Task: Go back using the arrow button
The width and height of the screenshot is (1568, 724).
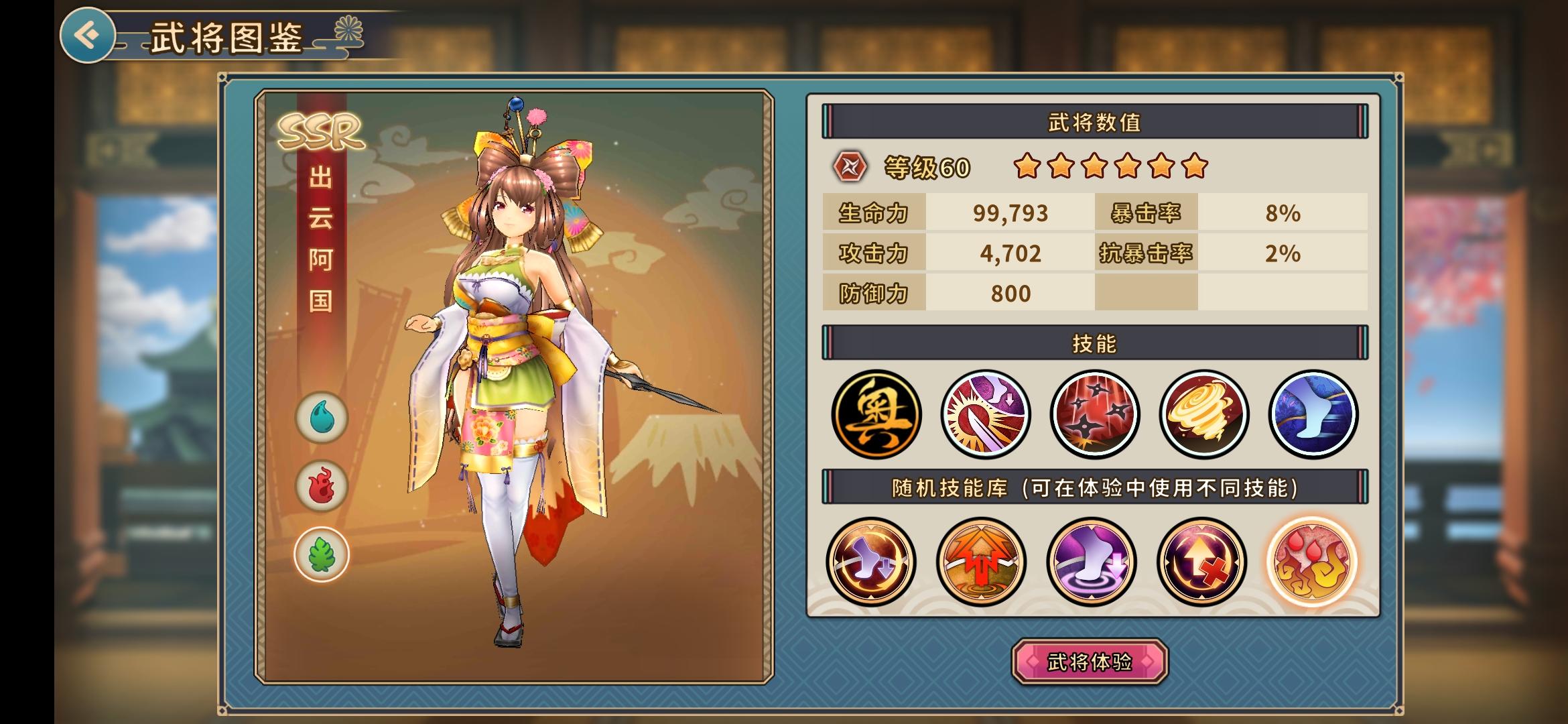Action: (88, 35)
